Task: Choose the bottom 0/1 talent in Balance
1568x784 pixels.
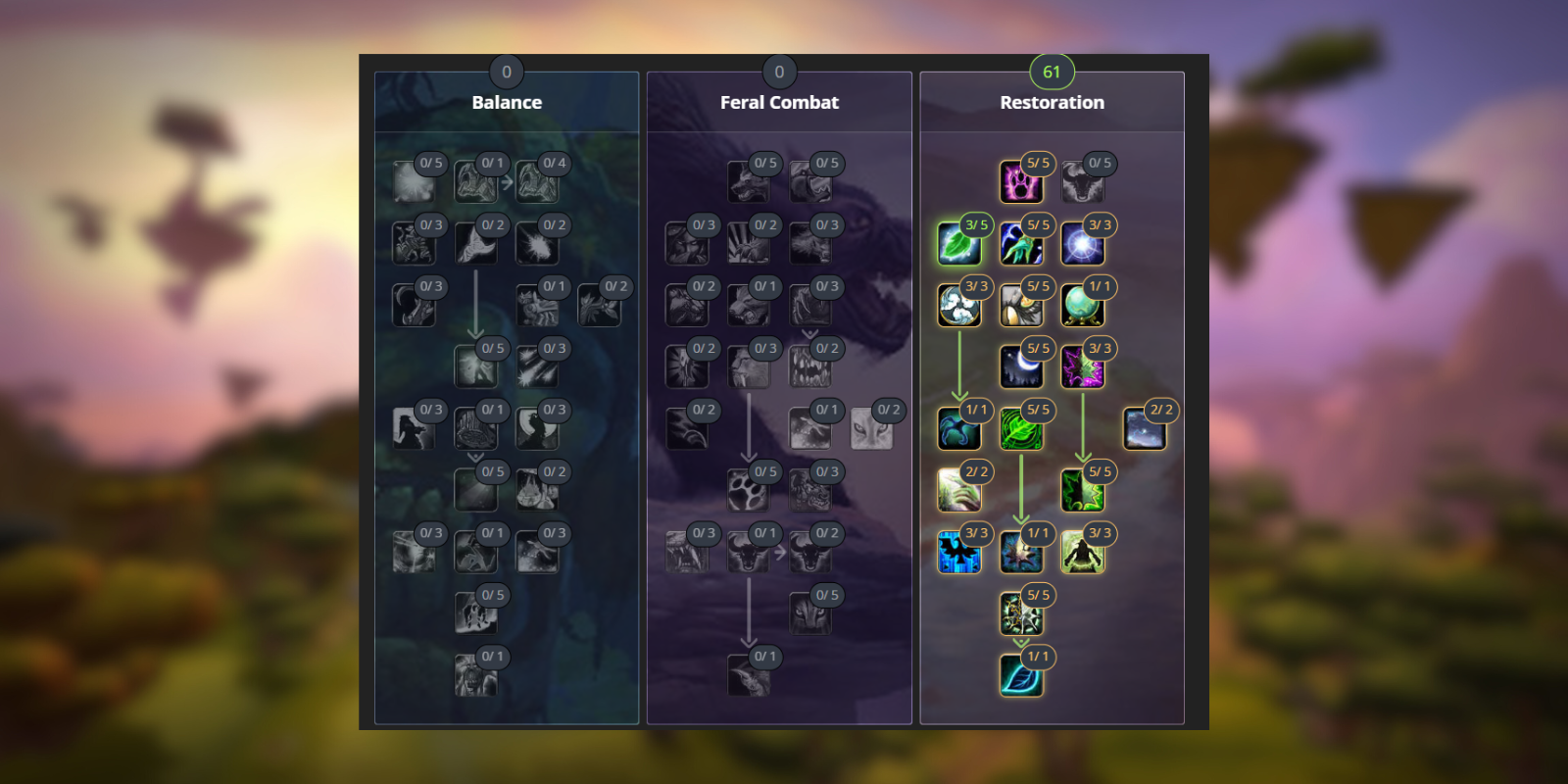Action: (x=474, y=676)
